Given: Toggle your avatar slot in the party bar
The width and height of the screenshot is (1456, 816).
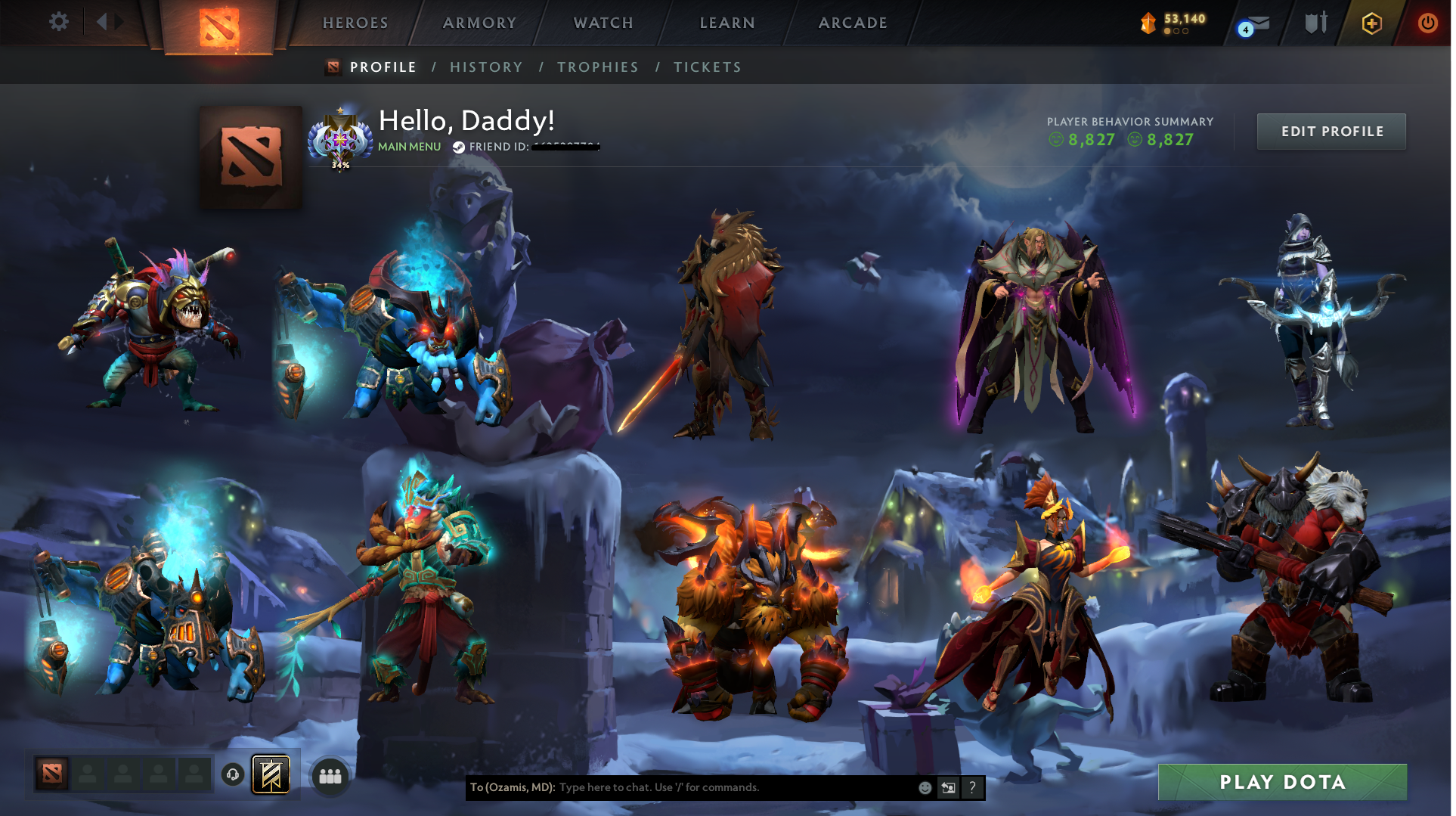Looking at the screenshot, I should tap(51, 773).
